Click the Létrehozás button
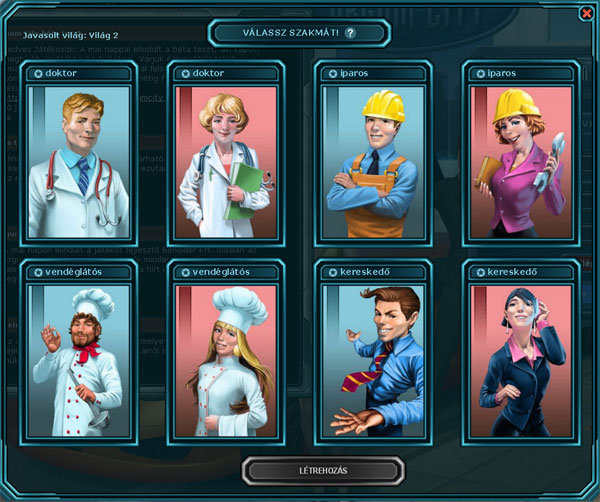Image resolution: width=600 pixels, height=502 pixels. click(x=325, y=469)
